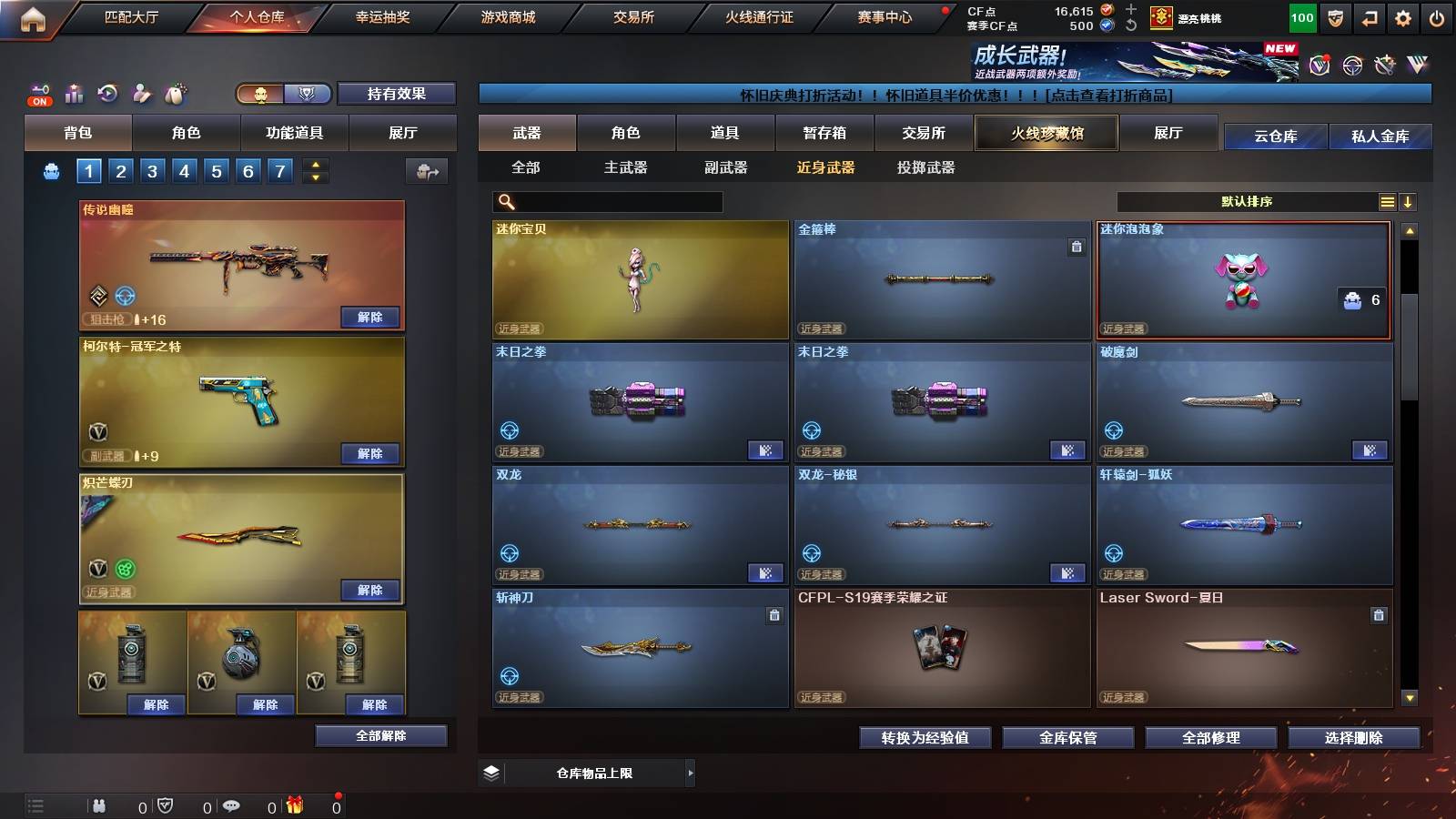Click the gift icon in the bottom status bar
1456x819 pixels.
point(293,804)
